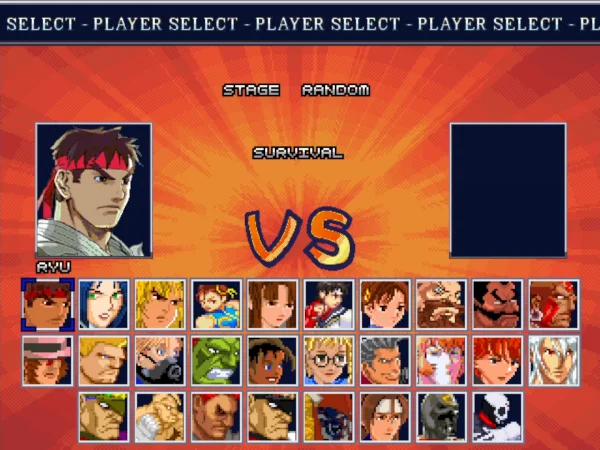Pick the pink hat character tile
600x450 pixels.
click(48, 361)
